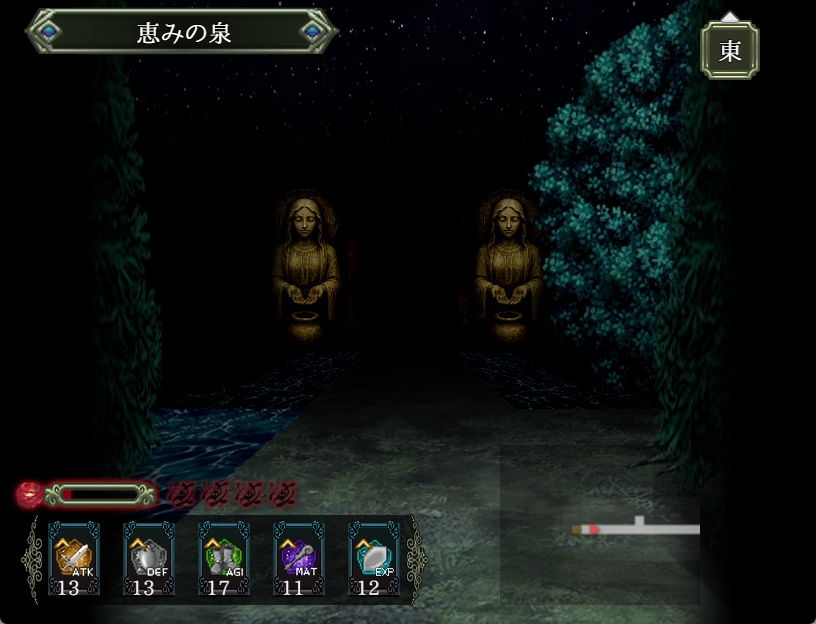Click the EXP crystal stat icon
Screen dimensions: 816x624
[x=374, y=558]
